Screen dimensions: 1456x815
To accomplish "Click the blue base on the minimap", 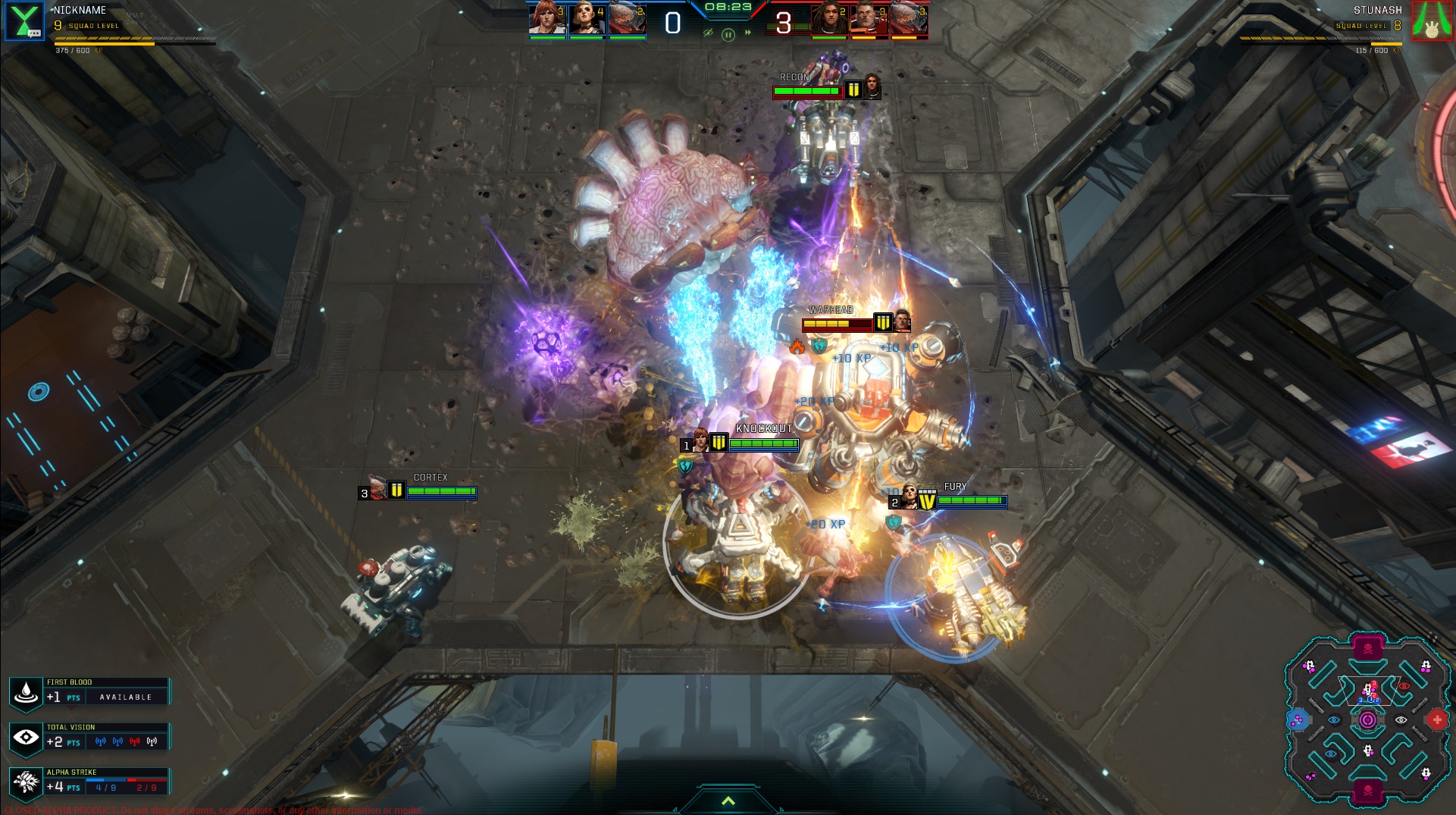I will click(x=1298, y=719).
